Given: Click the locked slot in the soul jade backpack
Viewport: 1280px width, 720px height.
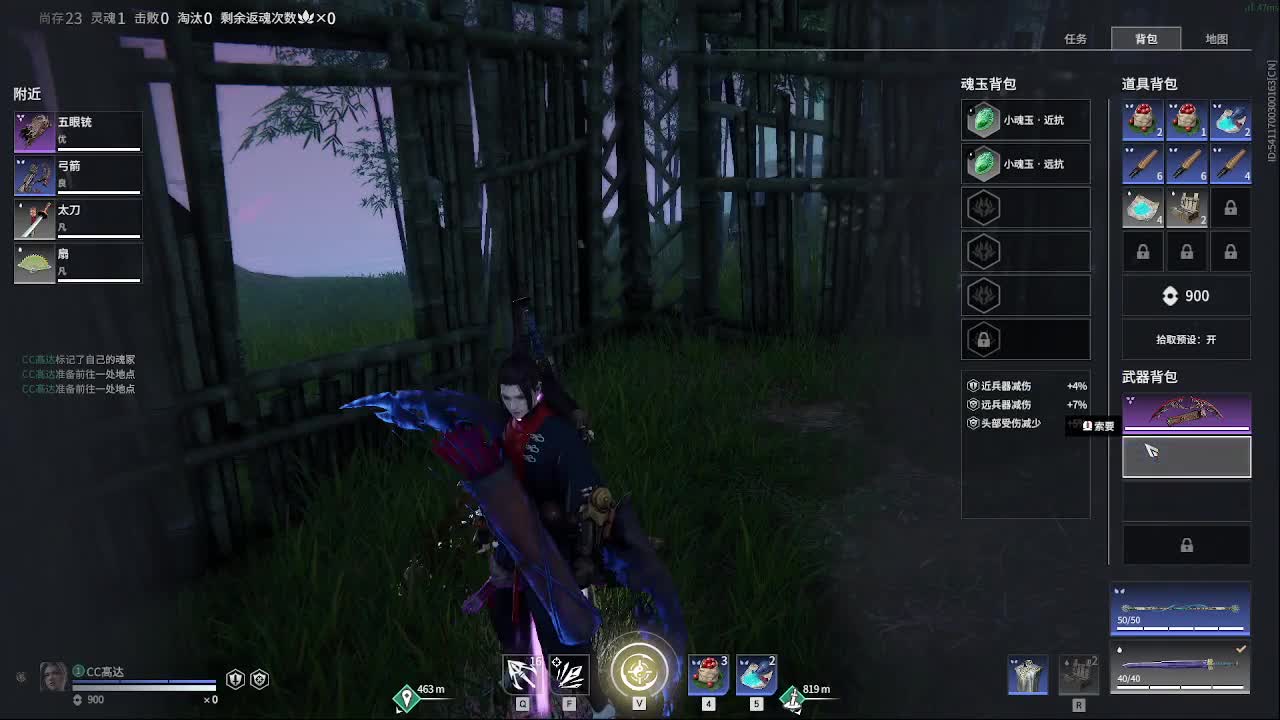Looking at the screenshot, I should [1025, 339].
